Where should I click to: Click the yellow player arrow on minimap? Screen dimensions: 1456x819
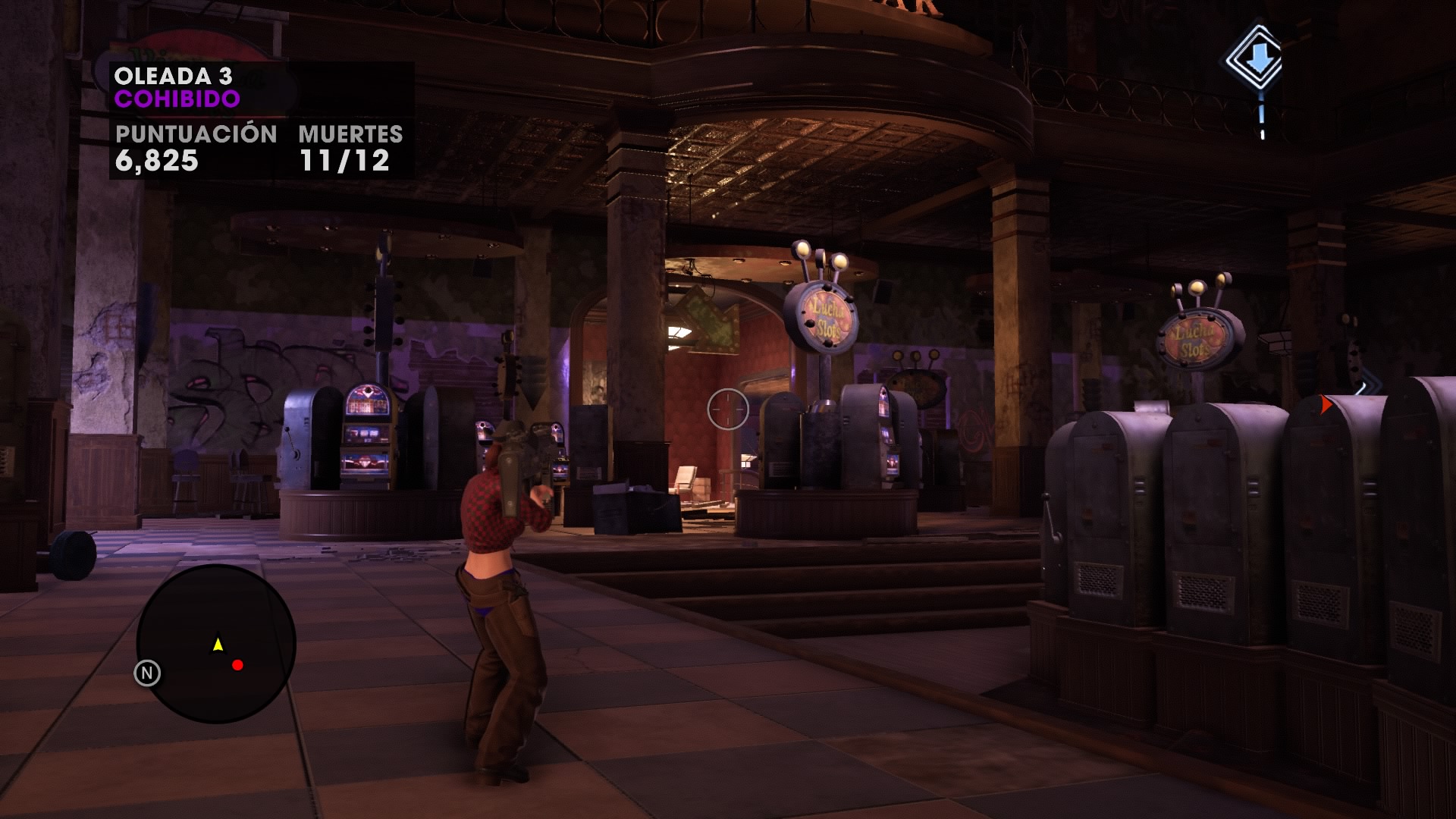coord(218,645)
